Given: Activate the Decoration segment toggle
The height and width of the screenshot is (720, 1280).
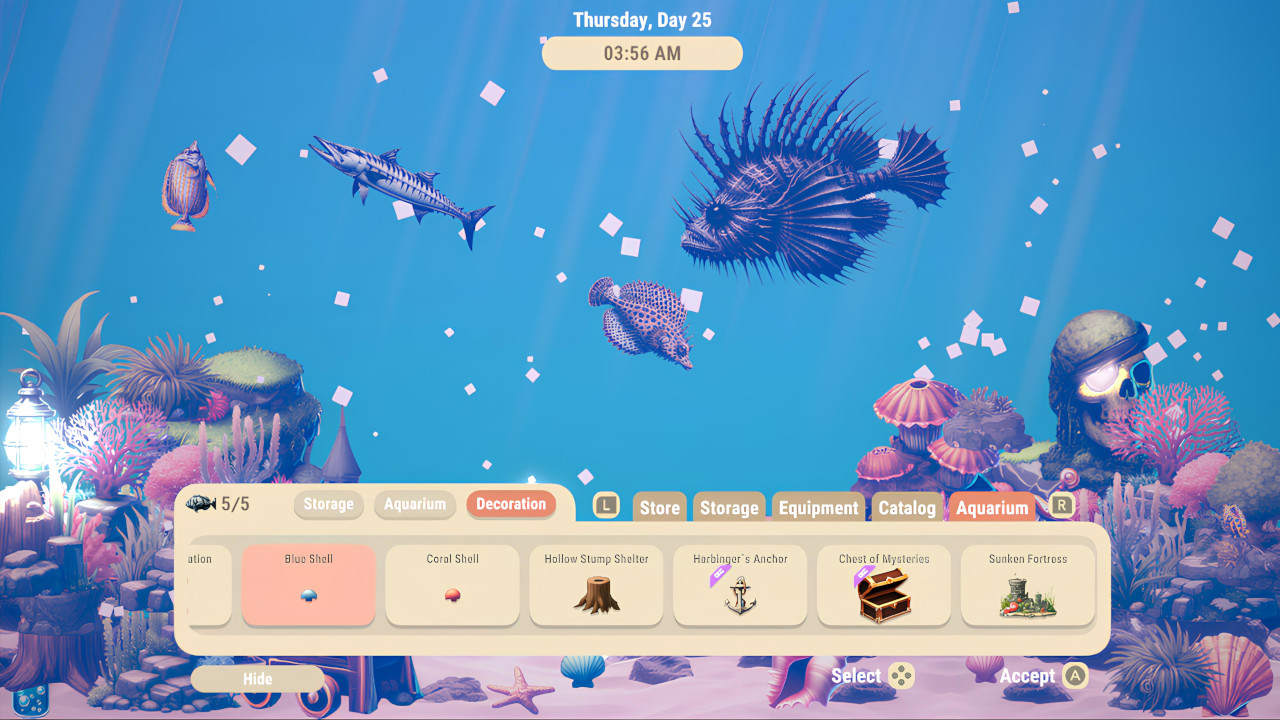Looking at the screenshot, I should click(511, 505).
